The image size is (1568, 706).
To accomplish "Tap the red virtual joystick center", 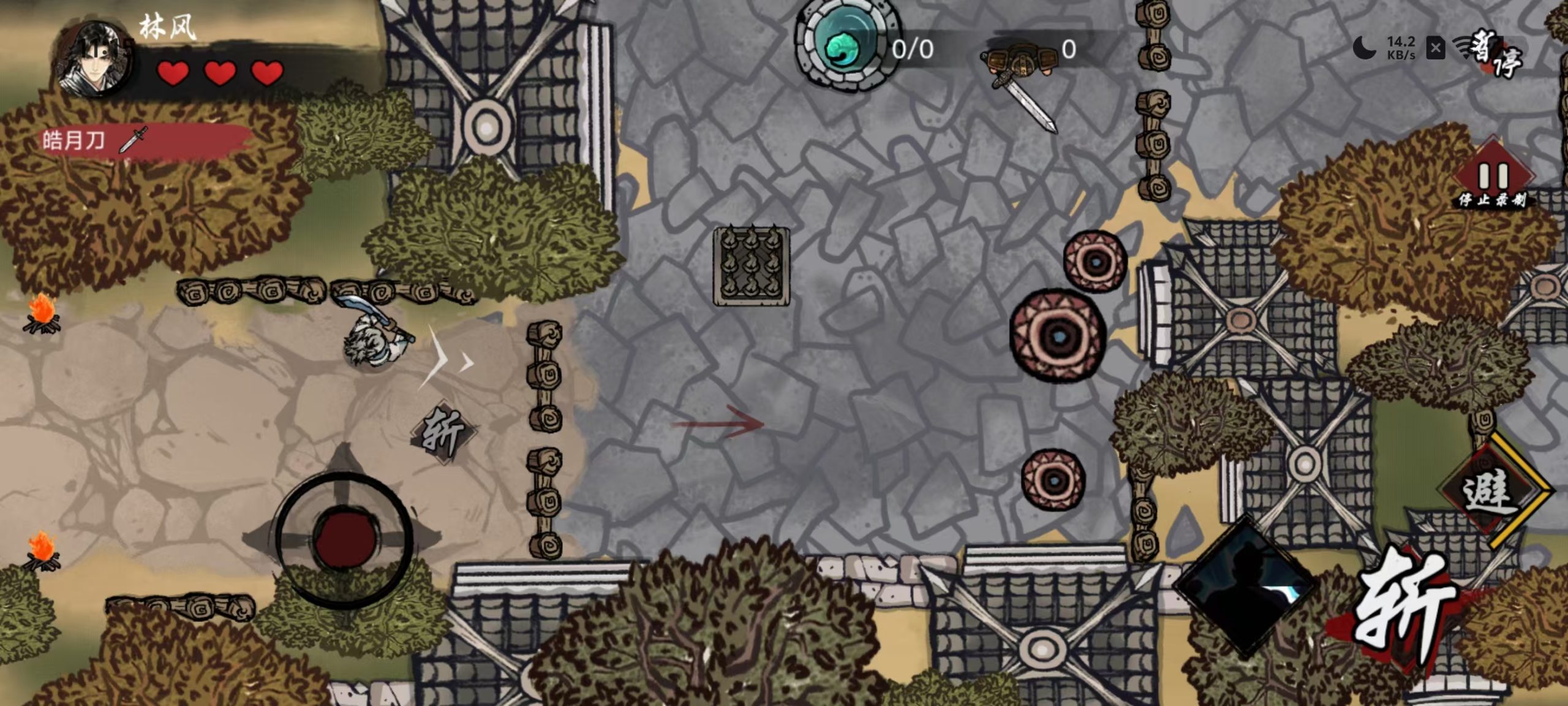I will tap(344, 539).
